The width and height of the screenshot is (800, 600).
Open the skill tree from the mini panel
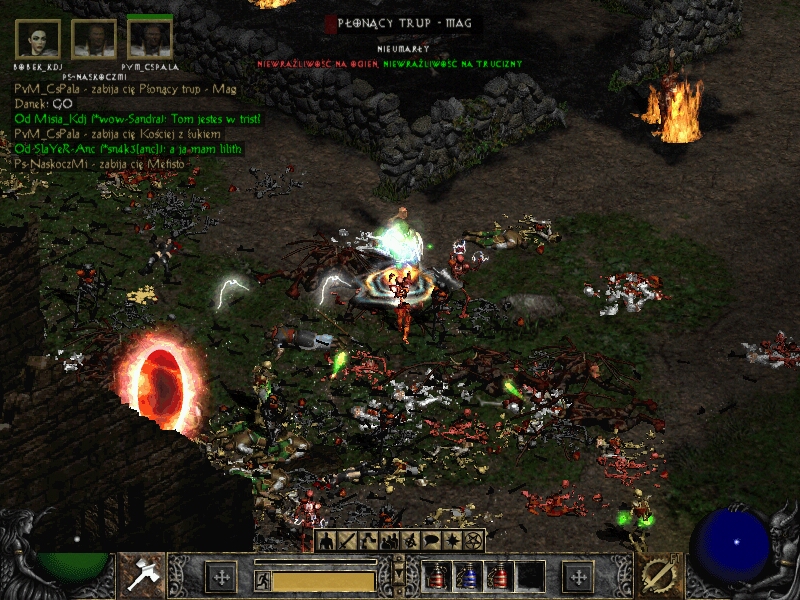369,542
